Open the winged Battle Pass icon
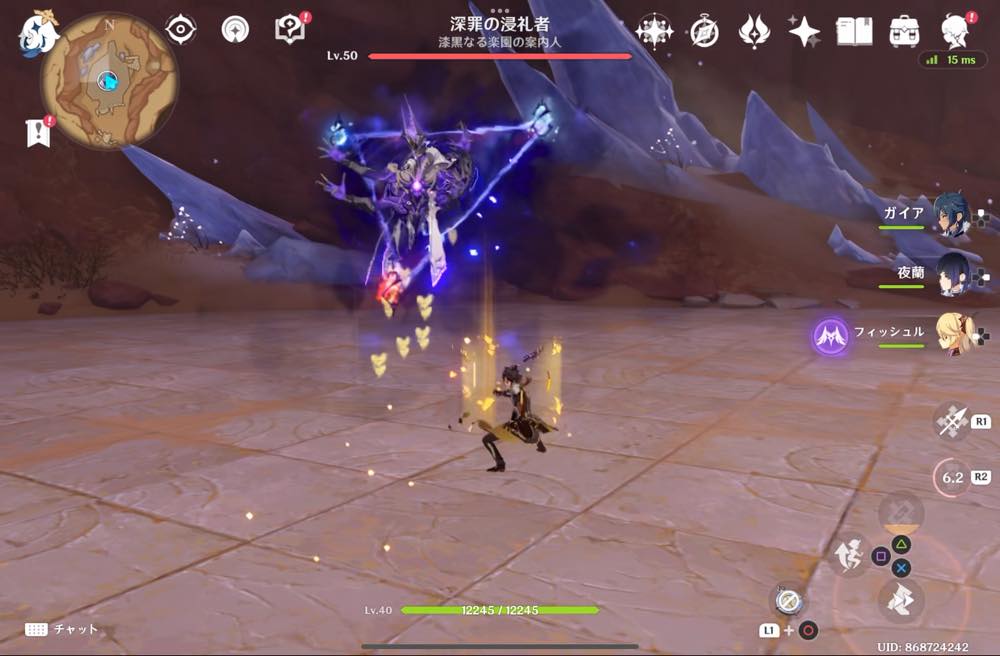Screen dimensions: 1000x656 [754, 32]
